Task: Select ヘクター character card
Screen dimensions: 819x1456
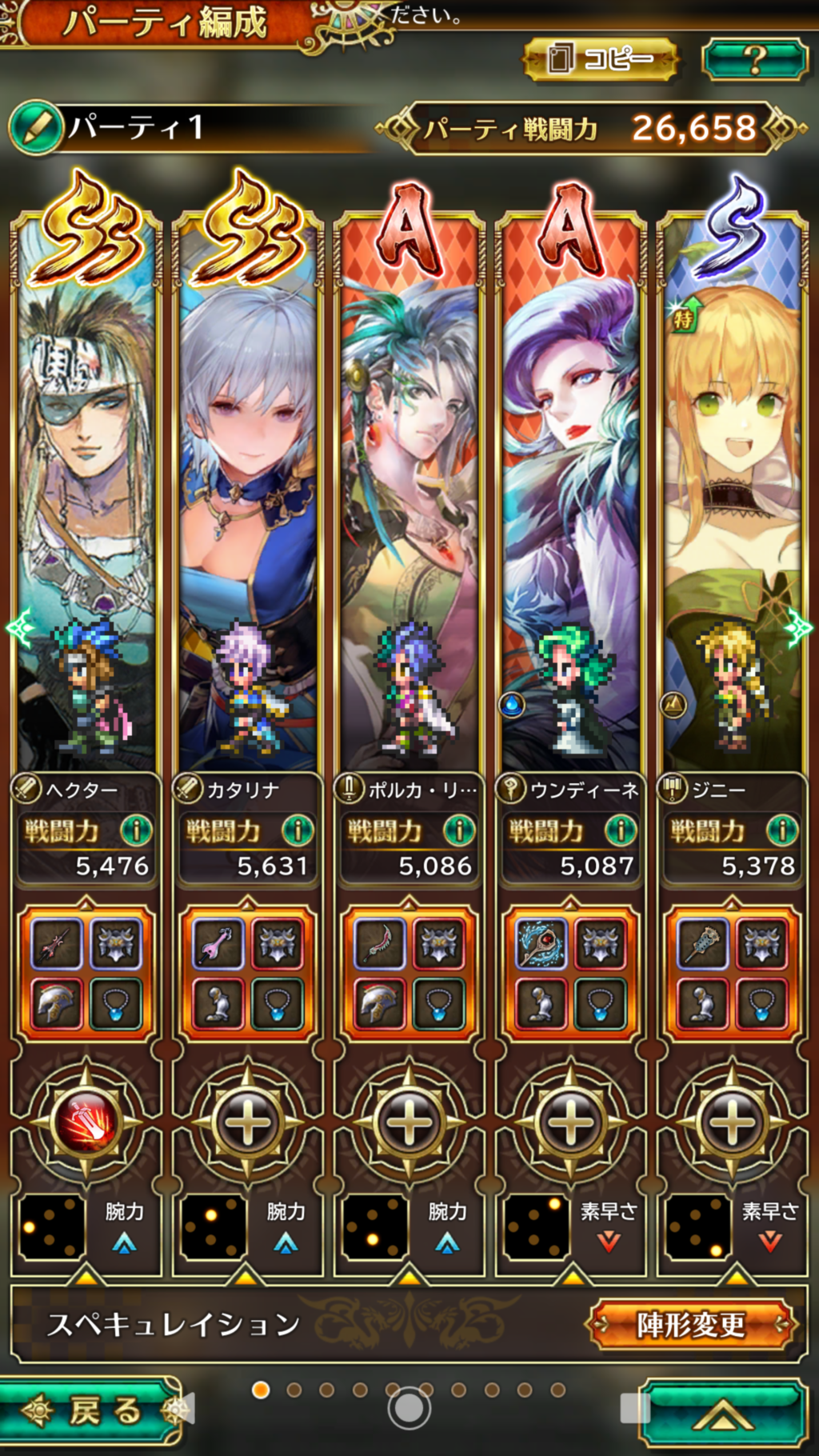Action: tap(86, 496)
